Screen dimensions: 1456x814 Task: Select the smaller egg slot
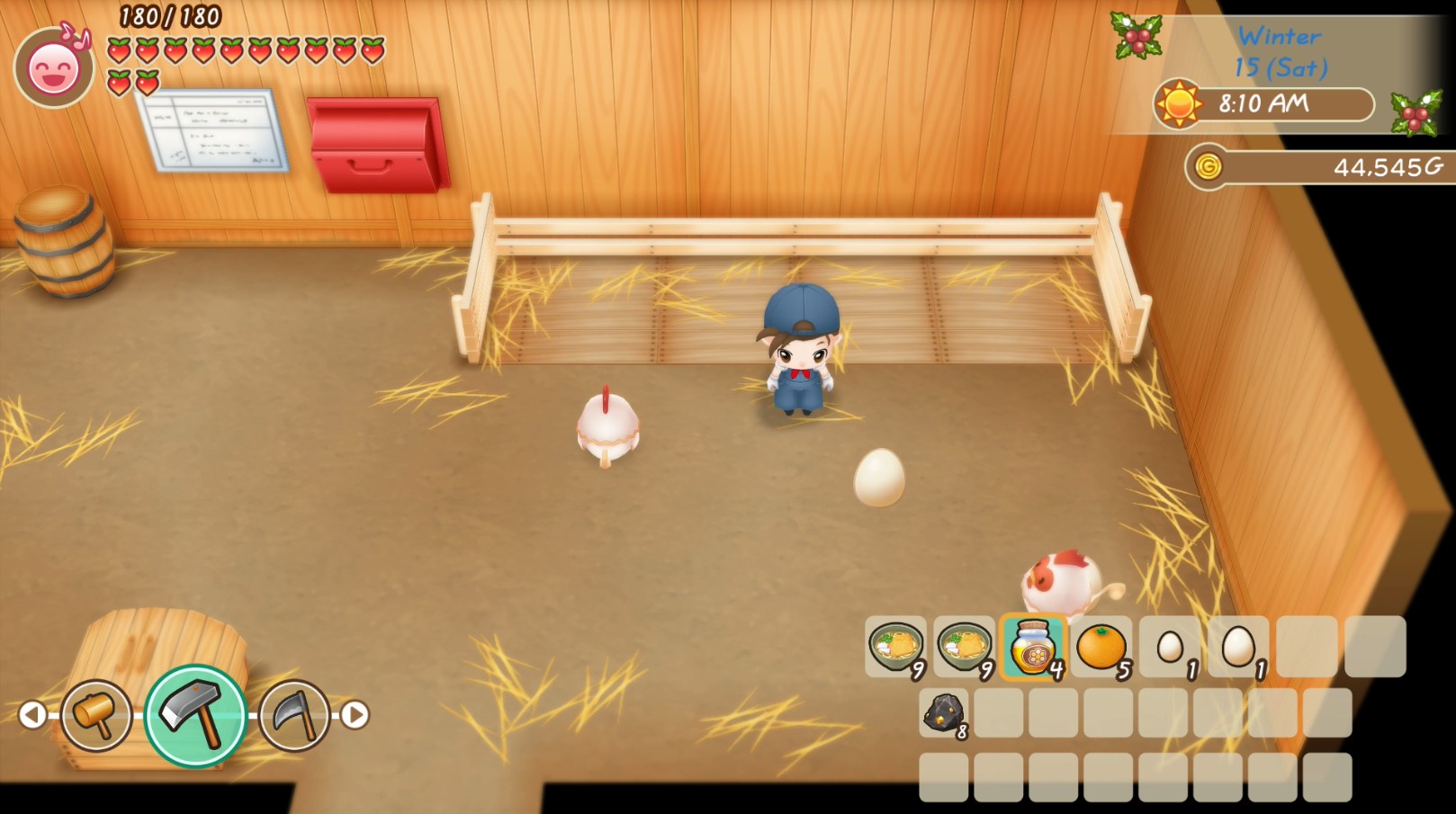point(1170,647)
